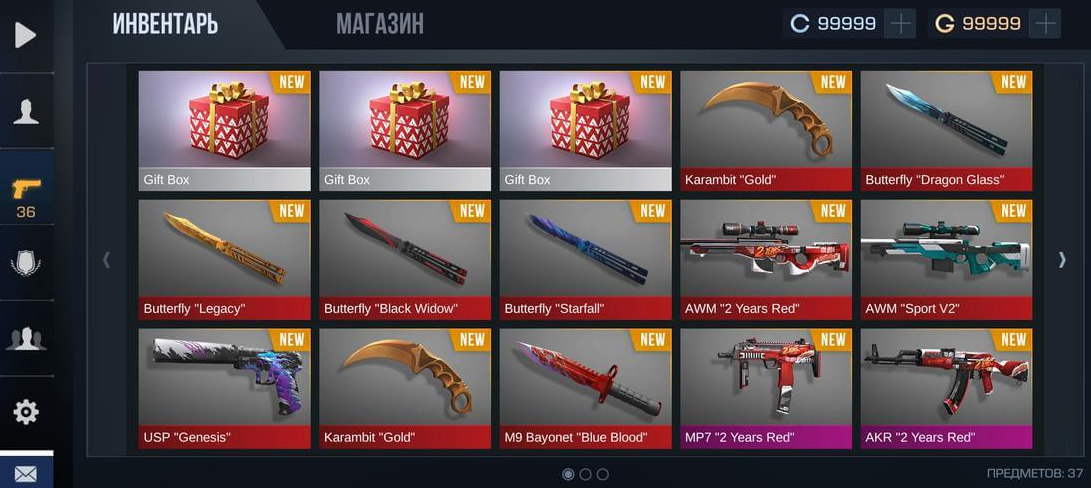Choose the Butterfly "Legacy" knife
This screenshot has height=488, width=1091.
225,259
